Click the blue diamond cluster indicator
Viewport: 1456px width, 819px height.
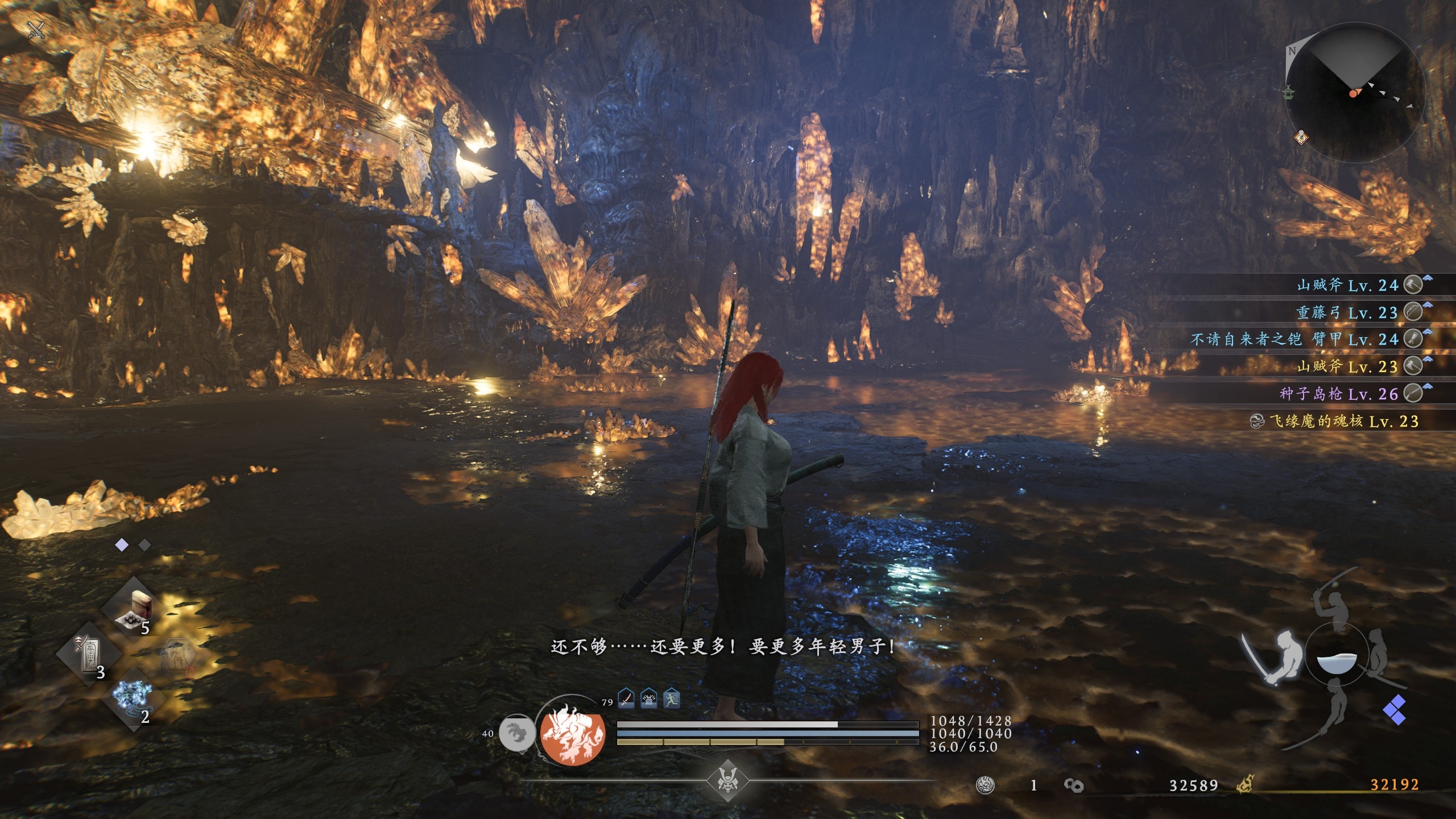1395,710
